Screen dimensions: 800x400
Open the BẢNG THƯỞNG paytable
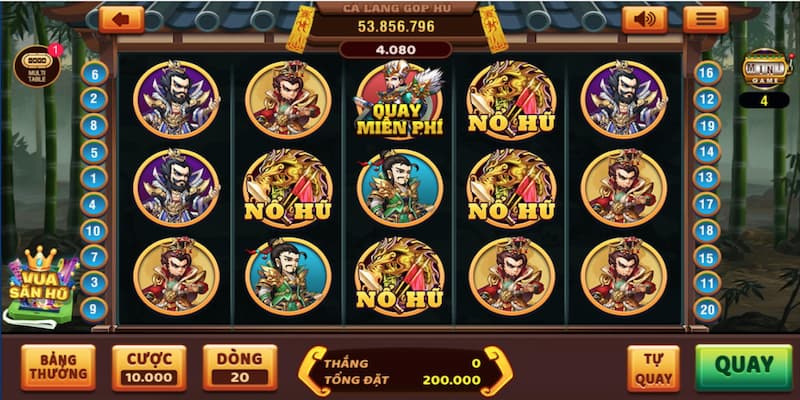click(57, 367)
